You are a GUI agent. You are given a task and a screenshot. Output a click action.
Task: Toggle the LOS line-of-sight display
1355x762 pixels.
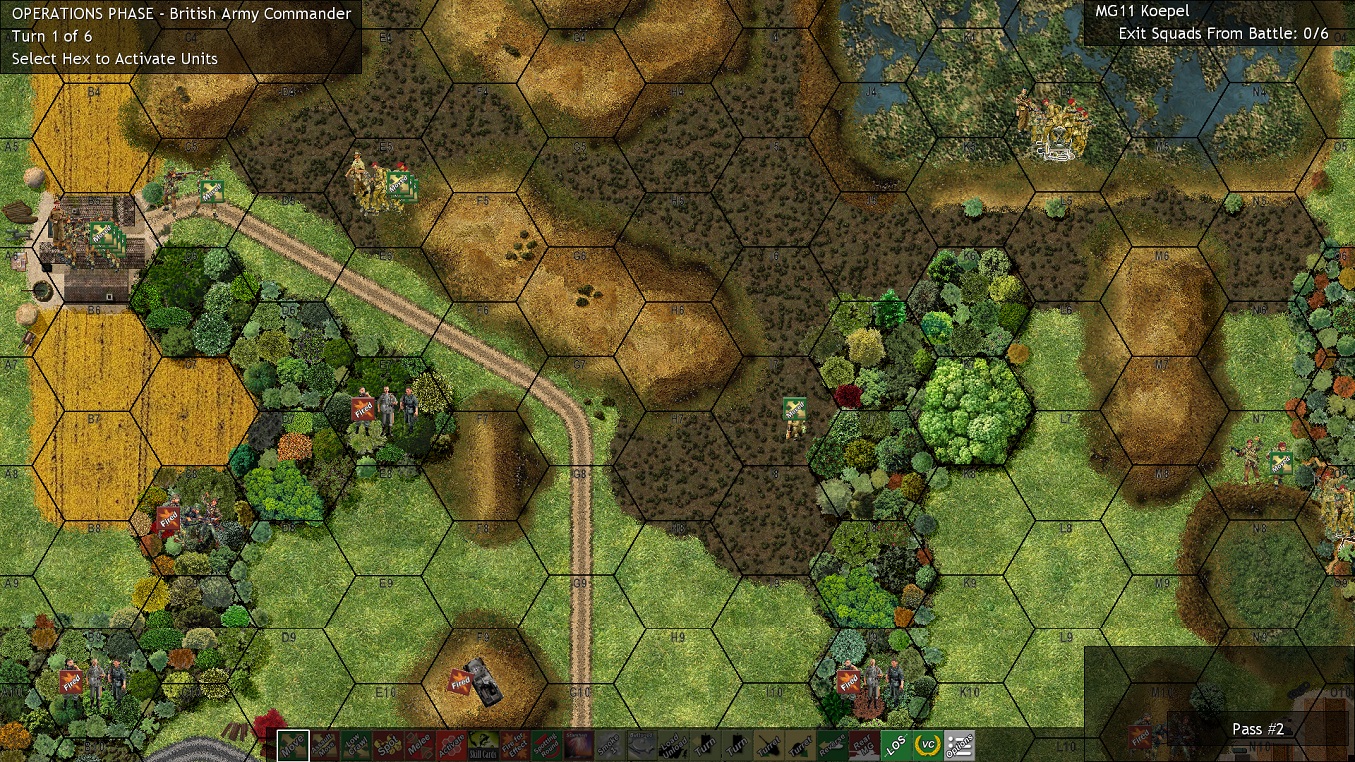tap(898, 744)
